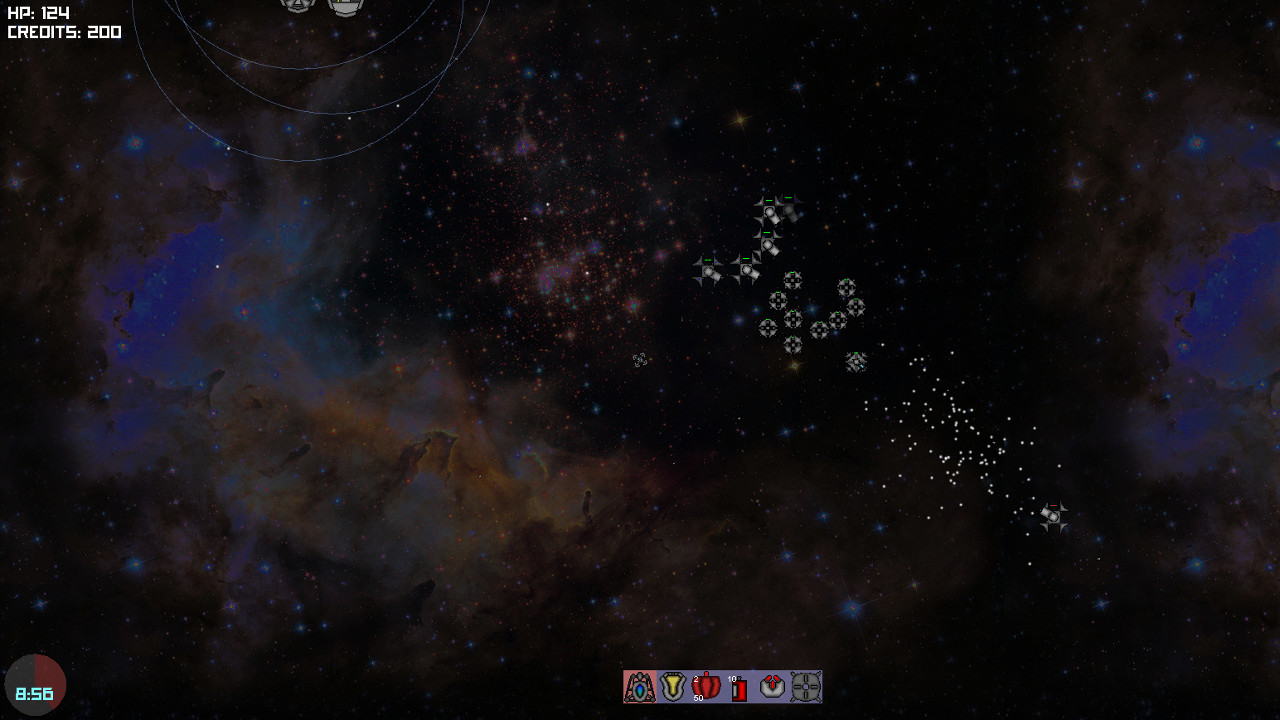1280x720 pixels.
Task: Select the red pumpkin-shaped bomb slot
Action: (x=706, y=687)
